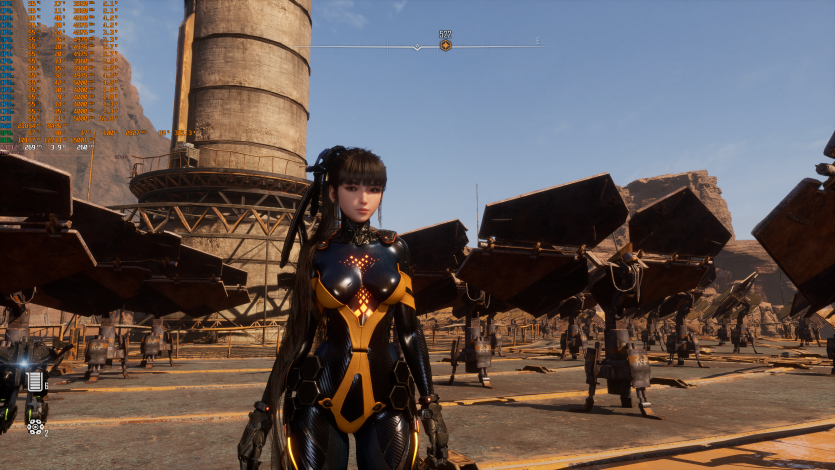The height and width of the screenshot is (470, 835).
Task: Click the orange objective marker on the compass
Action: click(445, 45)
